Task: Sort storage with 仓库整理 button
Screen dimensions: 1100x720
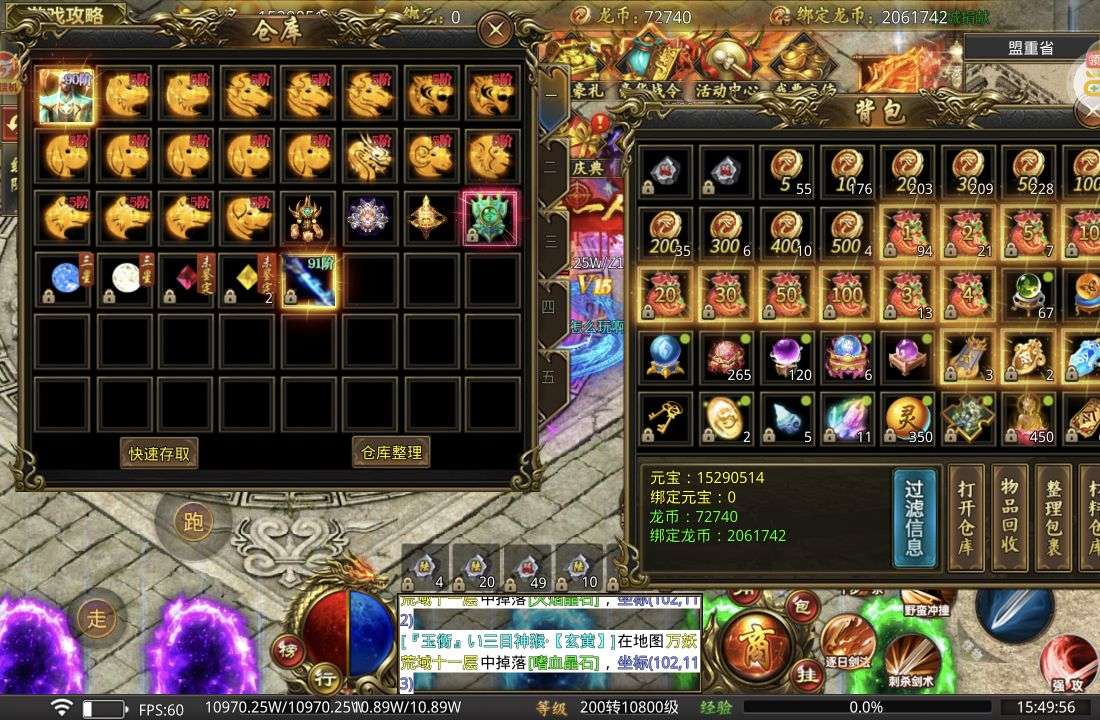Action: pos(392,452)
